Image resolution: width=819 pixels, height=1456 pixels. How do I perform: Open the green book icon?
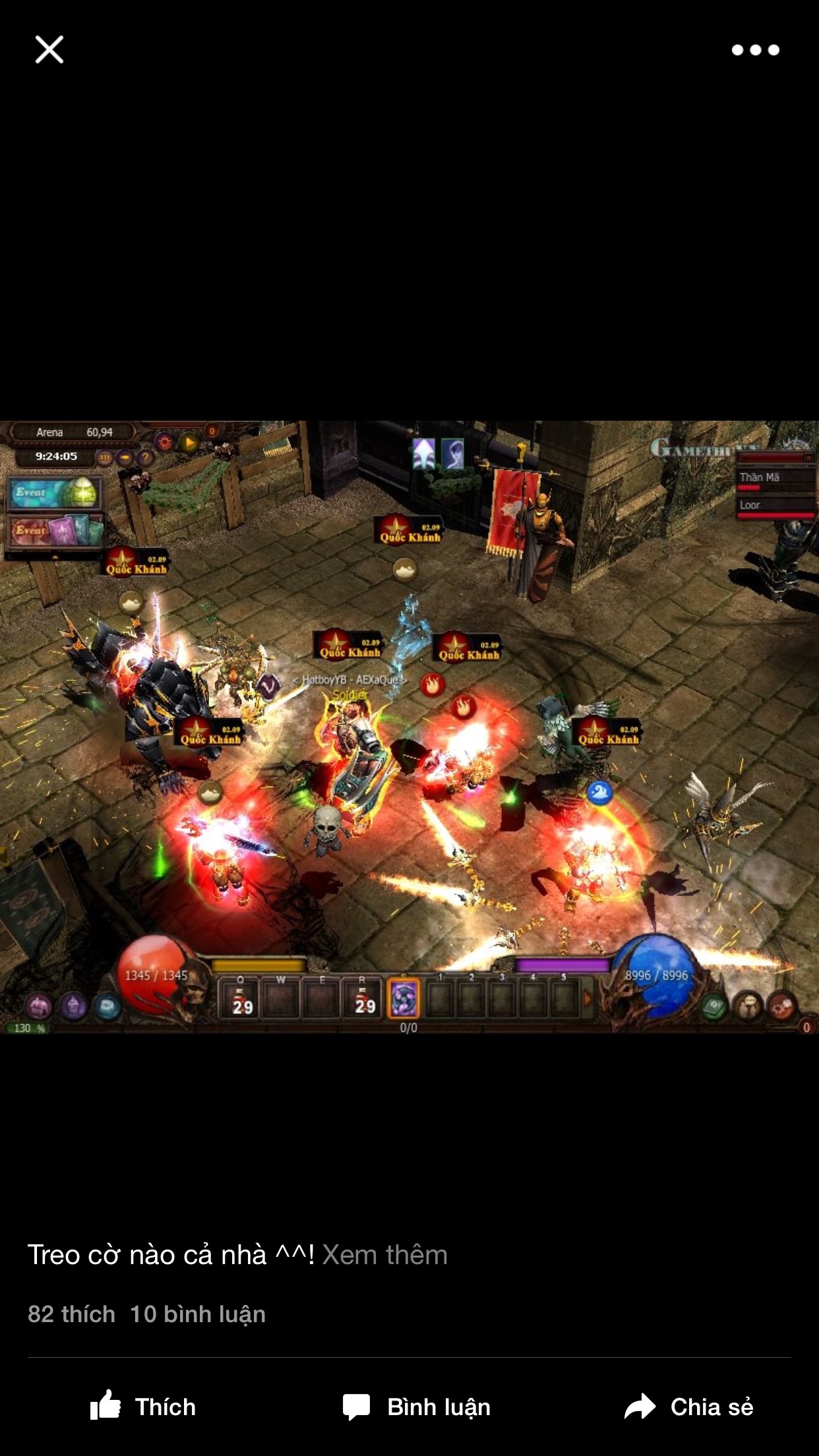pyautogui.click(x=714, y=1006)
